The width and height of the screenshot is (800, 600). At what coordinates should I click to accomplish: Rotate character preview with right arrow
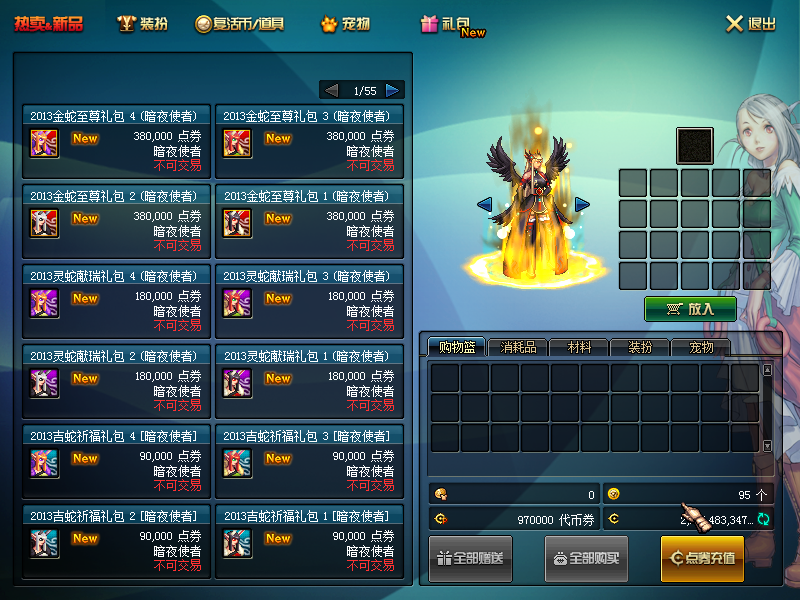coord(582,204)
